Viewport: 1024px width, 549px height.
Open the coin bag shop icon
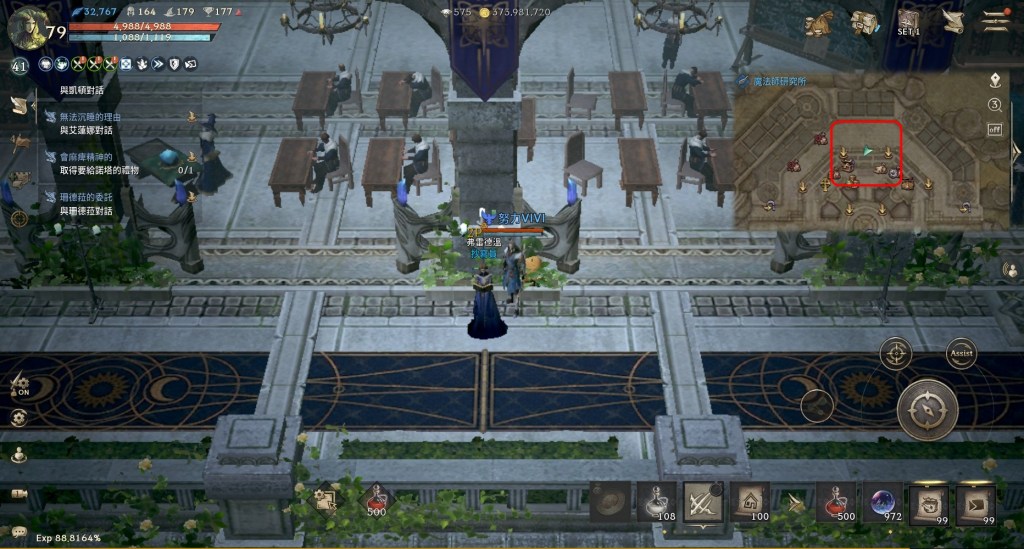click(x=821, y=23)
